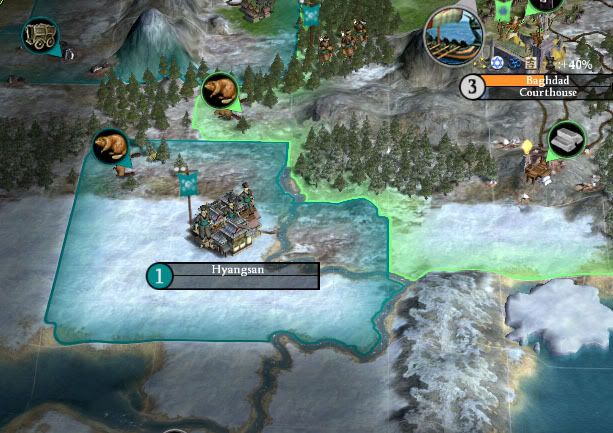Click Hyangsan's population number 1 badge
This screenshot has height=433, width=613.
coord(160,276)
